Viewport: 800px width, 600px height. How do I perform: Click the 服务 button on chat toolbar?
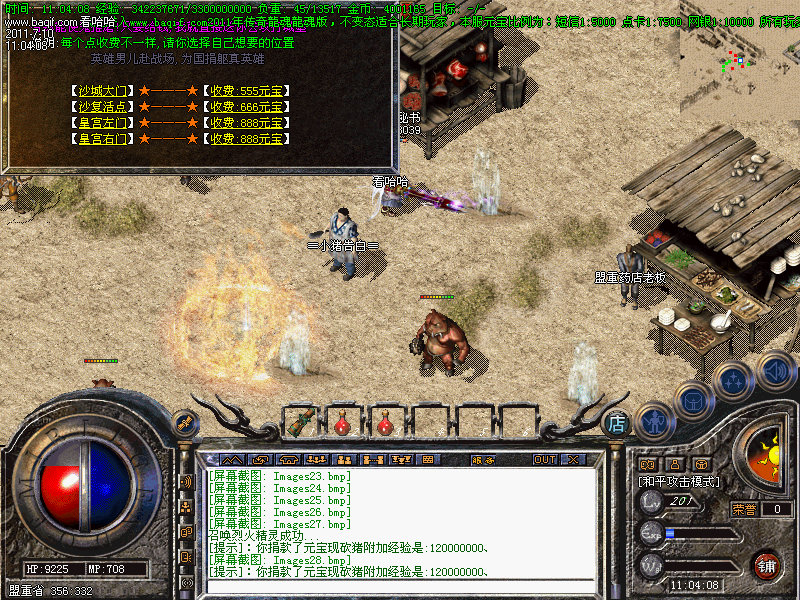coord(482,460)
